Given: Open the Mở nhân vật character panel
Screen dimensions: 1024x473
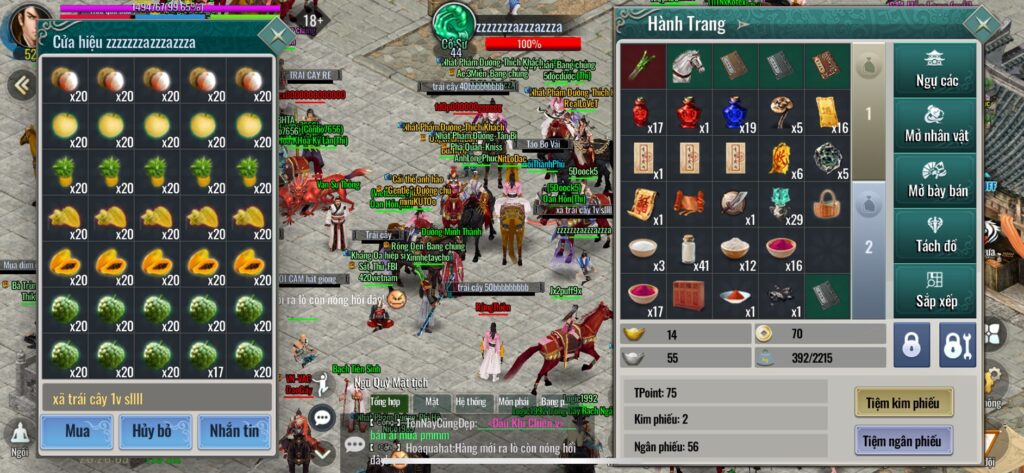Looking at the screenshot, I should [935, 125].
